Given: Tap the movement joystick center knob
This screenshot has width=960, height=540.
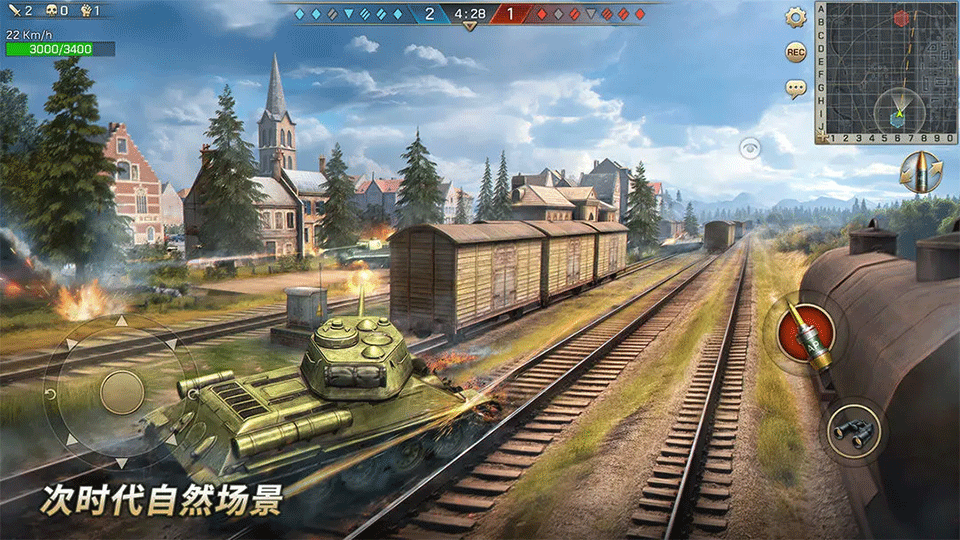Looking at the screenshot, I should pos(123,391).
